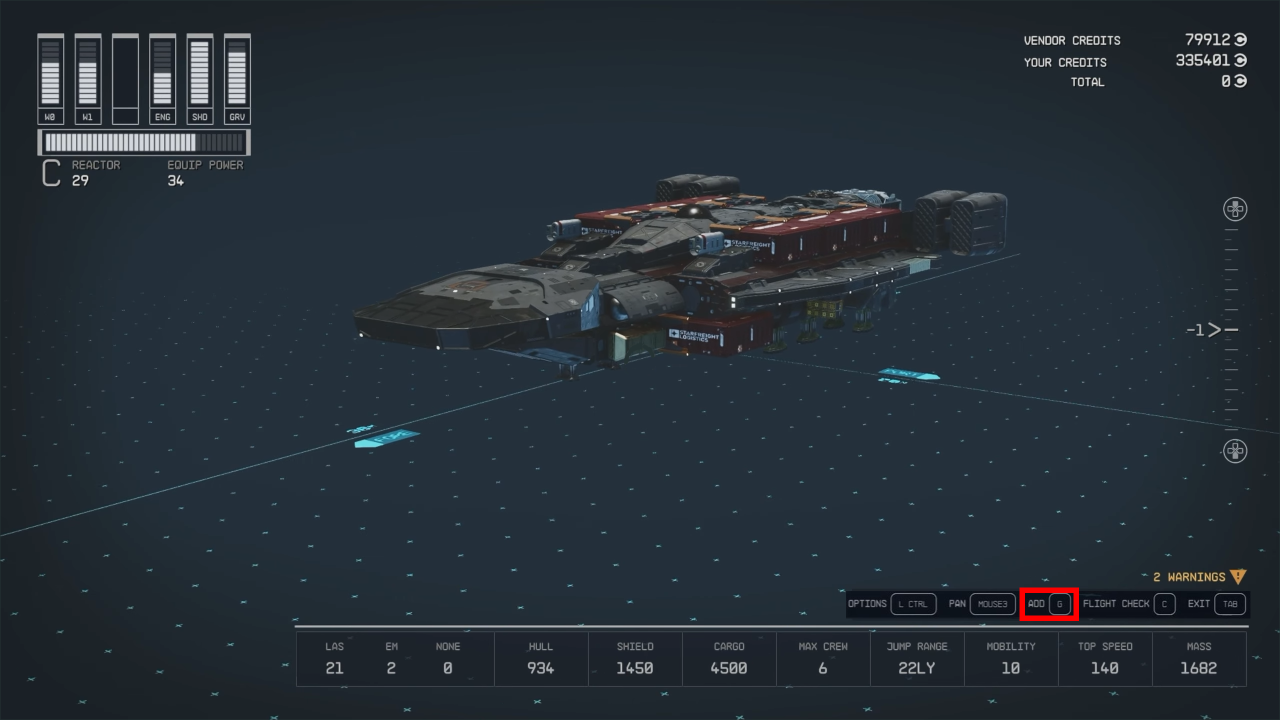Click the upper d-pad elevation icon

1234,209
